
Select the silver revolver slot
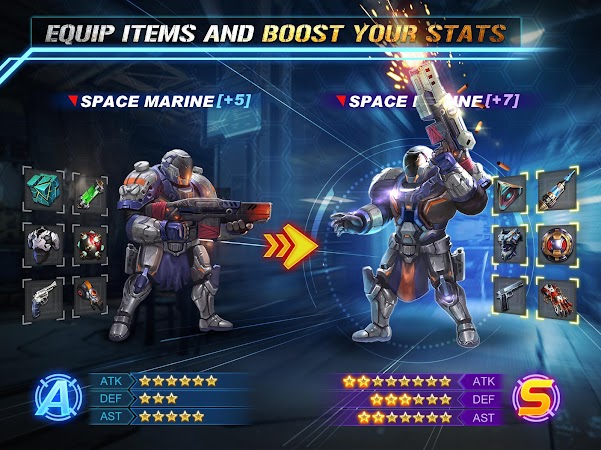pos(43,297)
